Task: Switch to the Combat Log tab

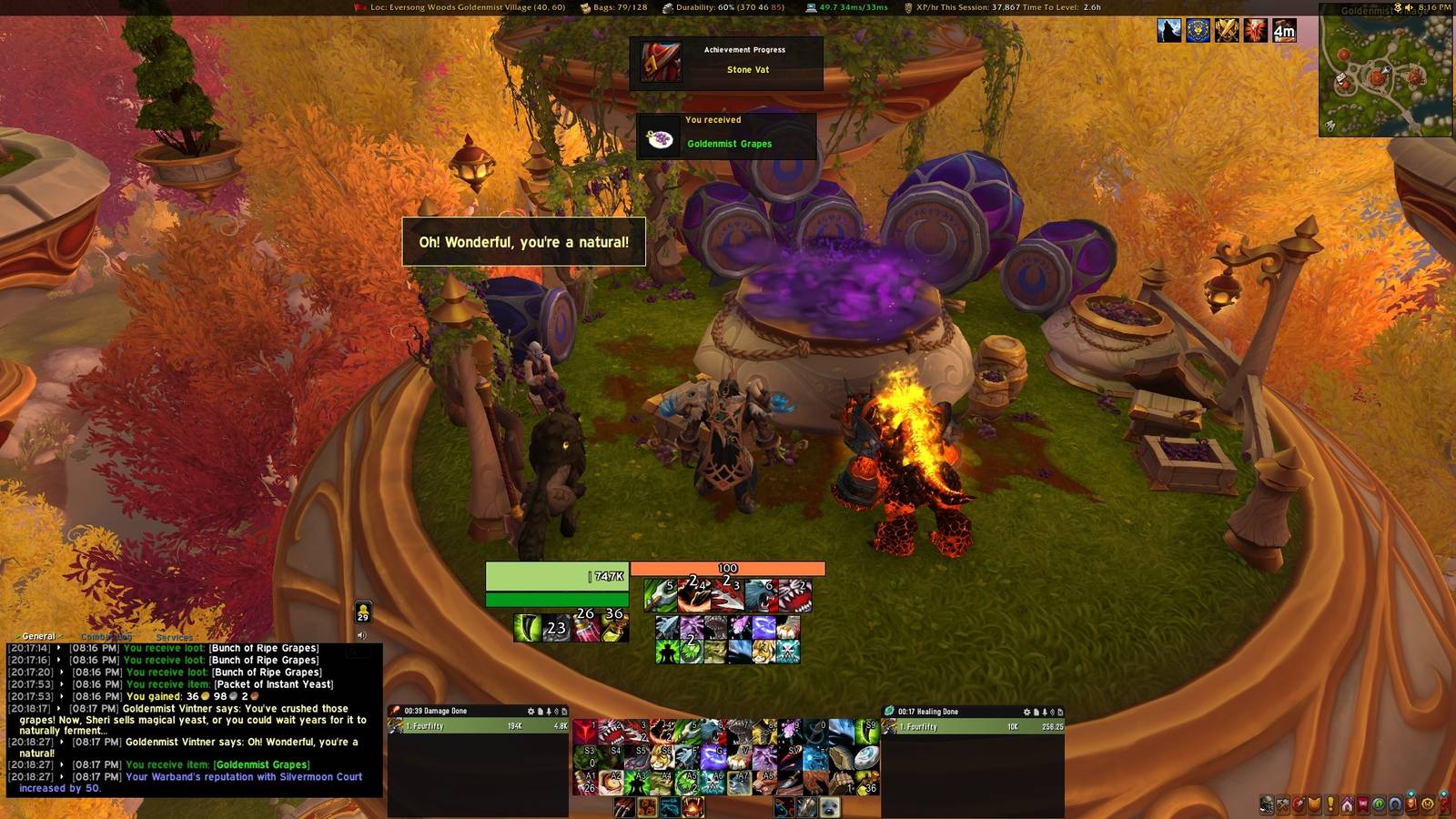Action: point(105,636)
